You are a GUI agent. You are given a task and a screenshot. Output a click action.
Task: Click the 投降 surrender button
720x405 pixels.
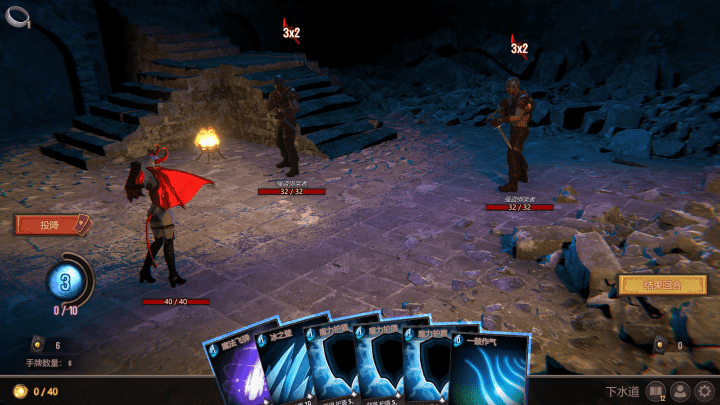52,225
